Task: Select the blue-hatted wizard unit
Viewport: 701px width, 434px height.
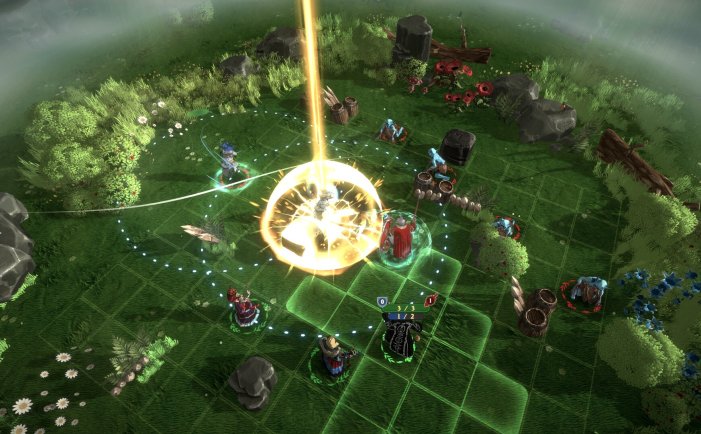Action: [231, 164]
